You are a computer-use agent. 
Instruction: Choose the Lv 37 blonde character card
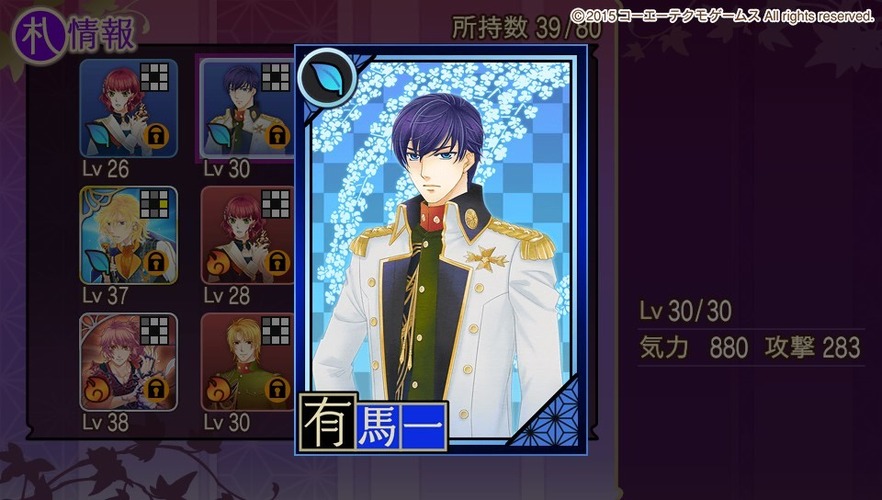pos(128,234)
